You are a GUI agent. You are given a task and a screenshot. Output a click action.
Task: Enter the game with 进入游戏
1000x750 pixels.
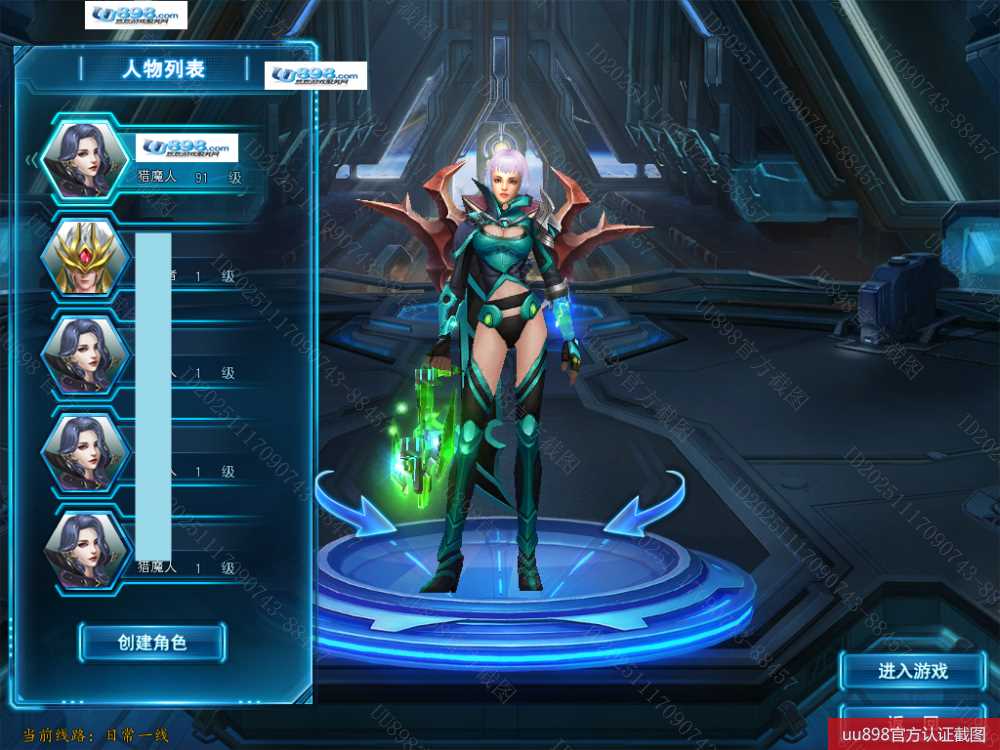(x=912, y=671)
